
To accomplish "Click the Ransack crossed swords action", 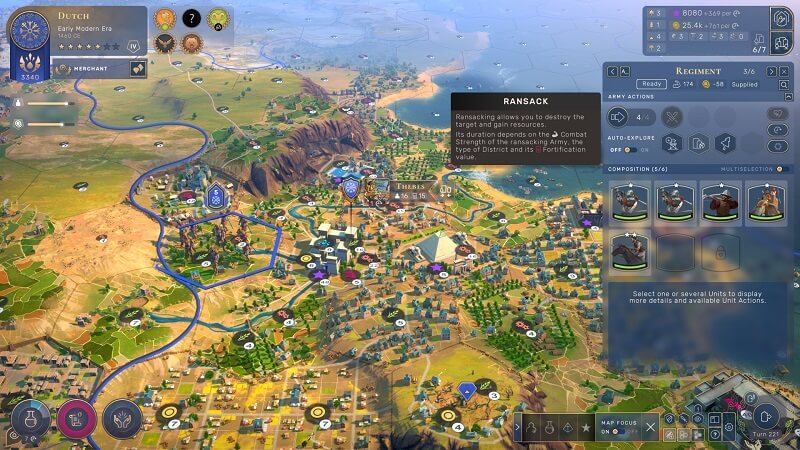I will tap(672, 117).
